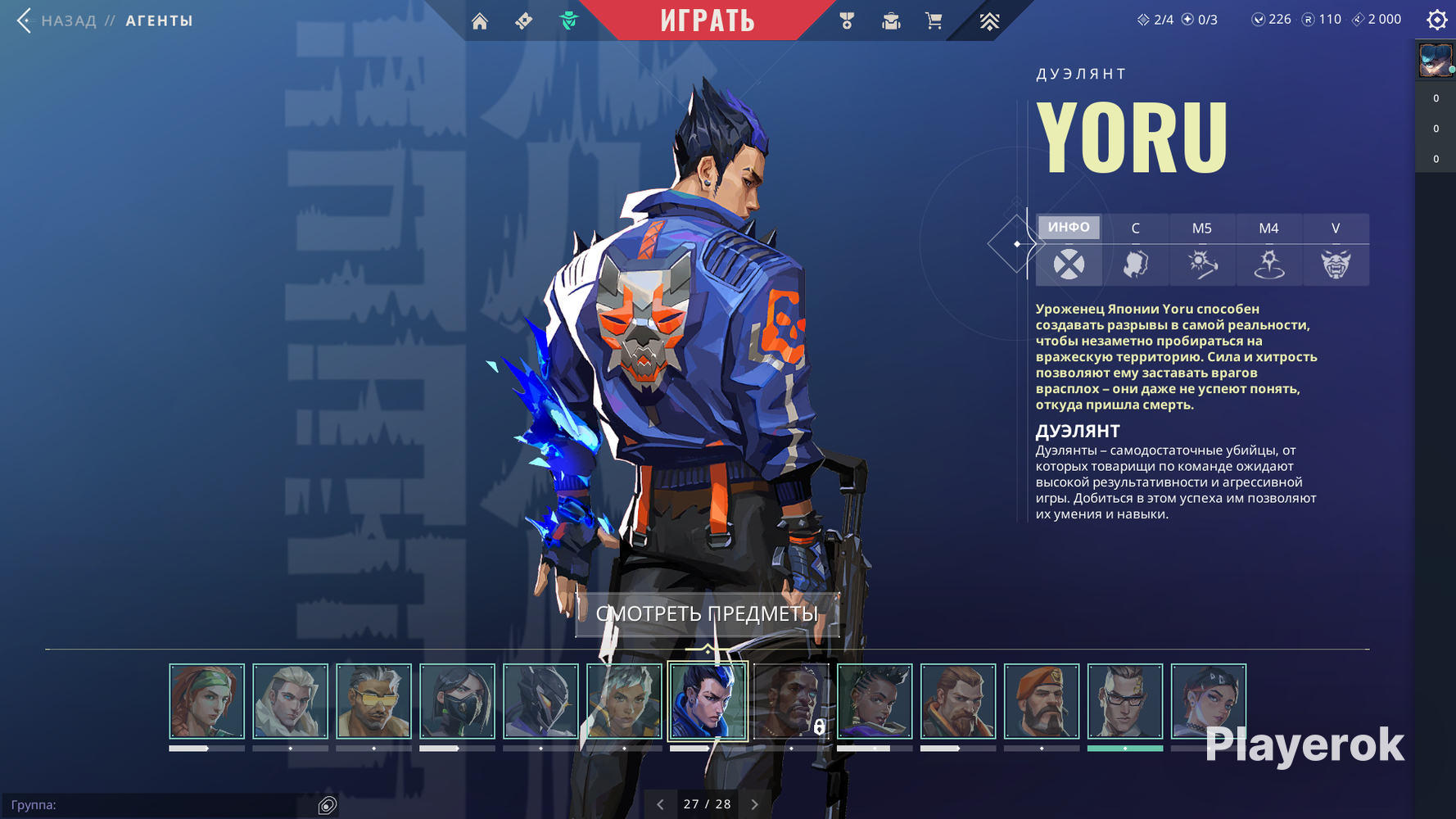The width and height of the screenshot is (1456, 819).
Task: Go to next agent with right arrow
Action: tap(755, 804)
